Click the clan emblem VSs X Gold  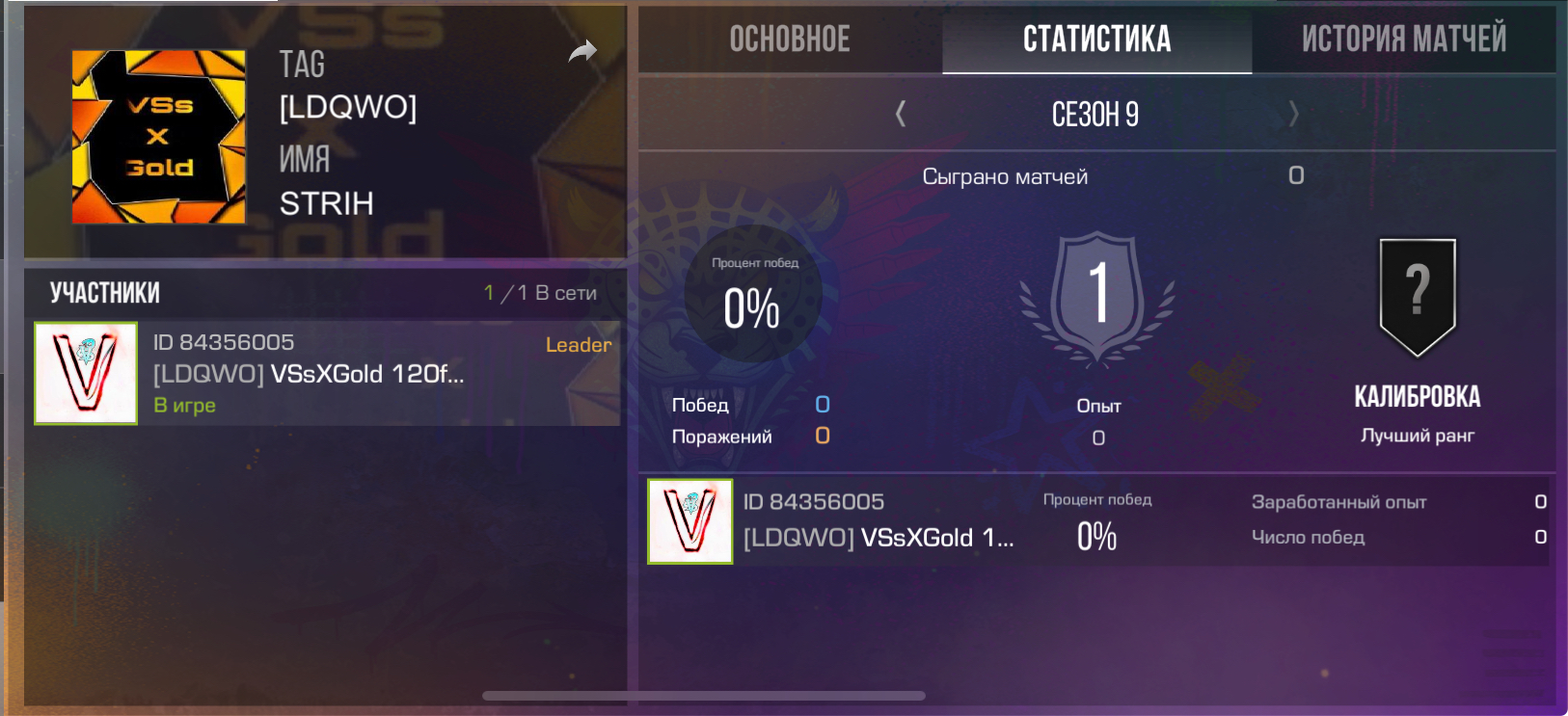point(158,135)
